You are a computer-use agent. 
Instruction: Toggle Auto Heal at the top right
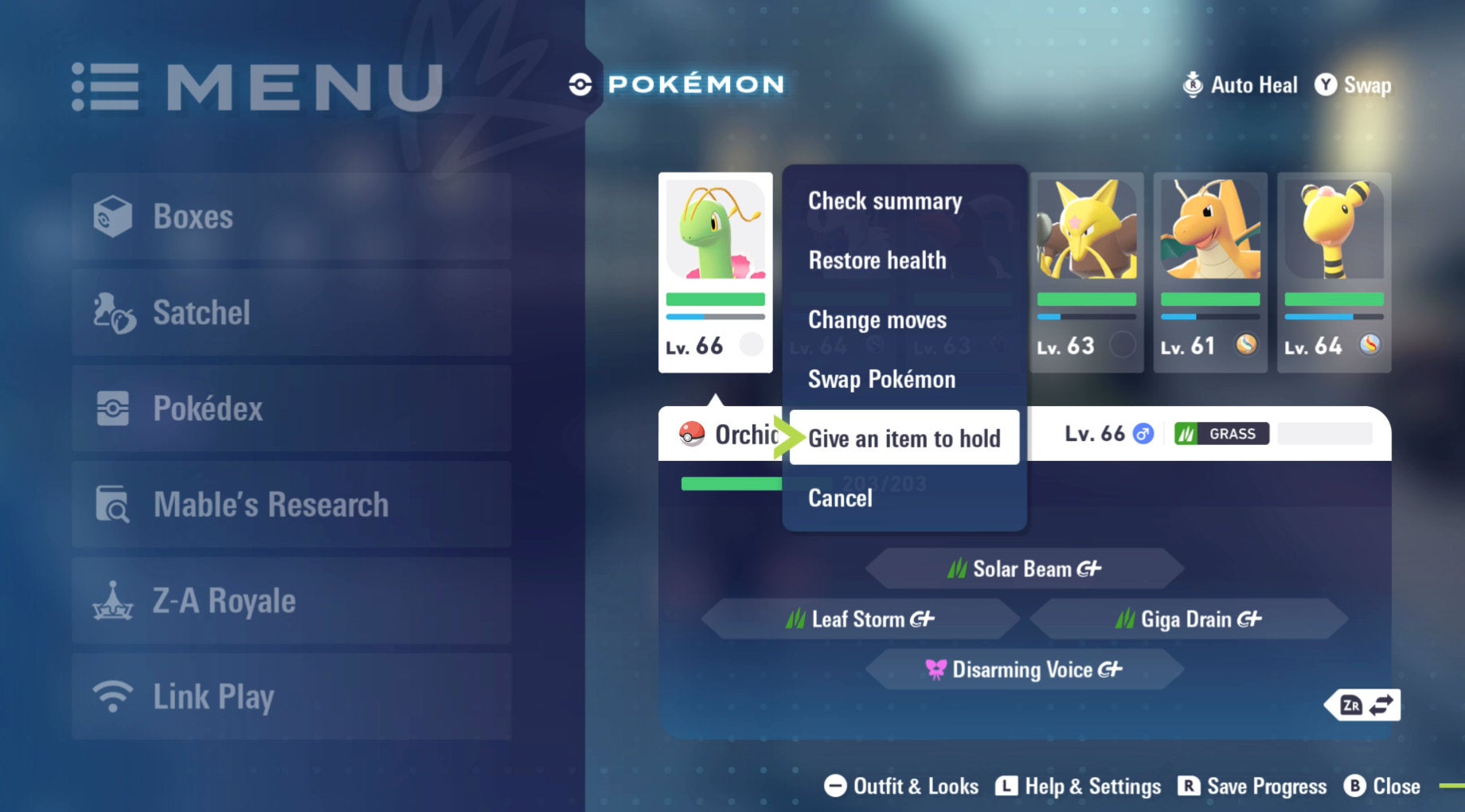click(1240, 85)
